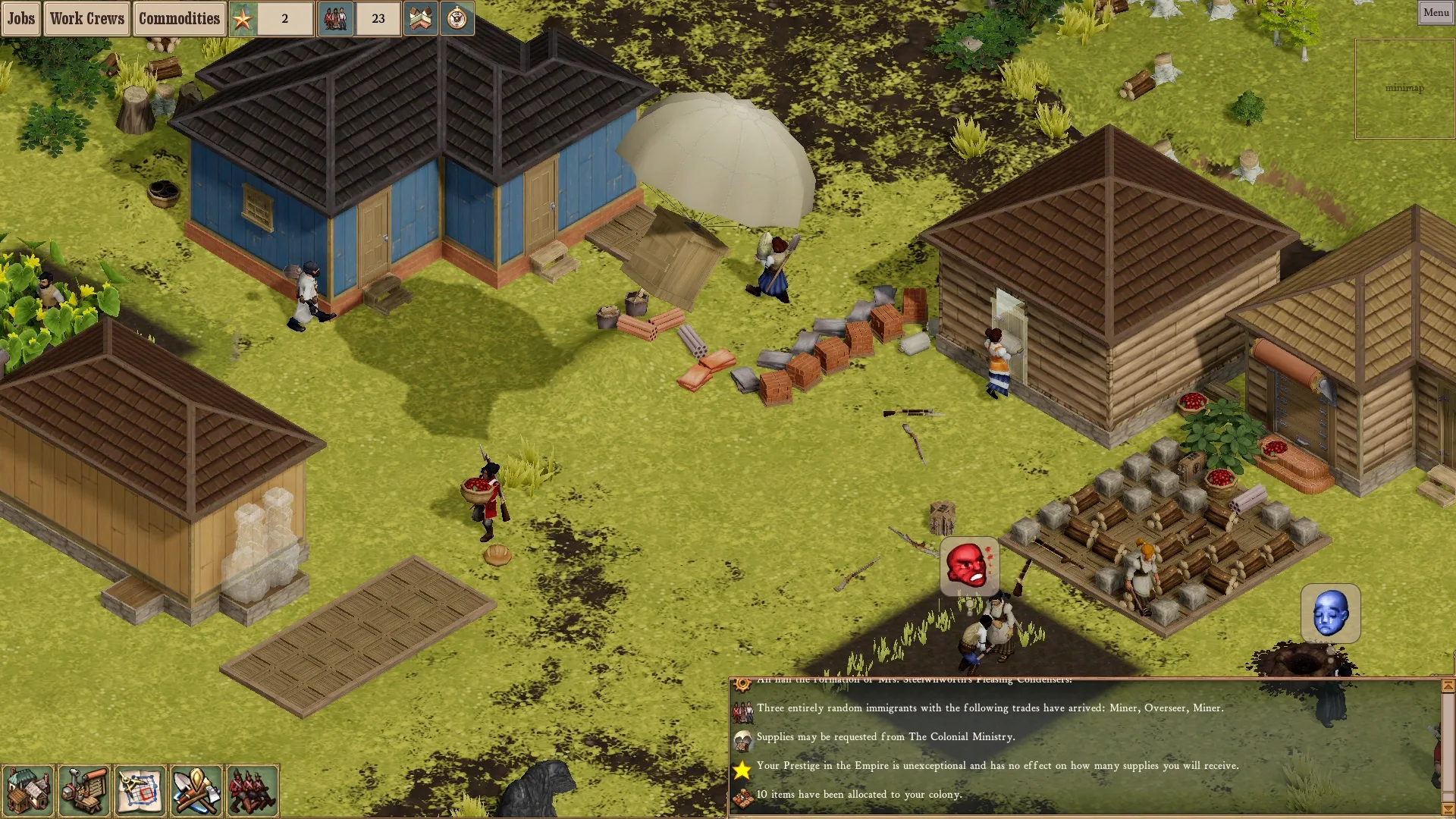Open the colonist population icon

tap(335, 19)
